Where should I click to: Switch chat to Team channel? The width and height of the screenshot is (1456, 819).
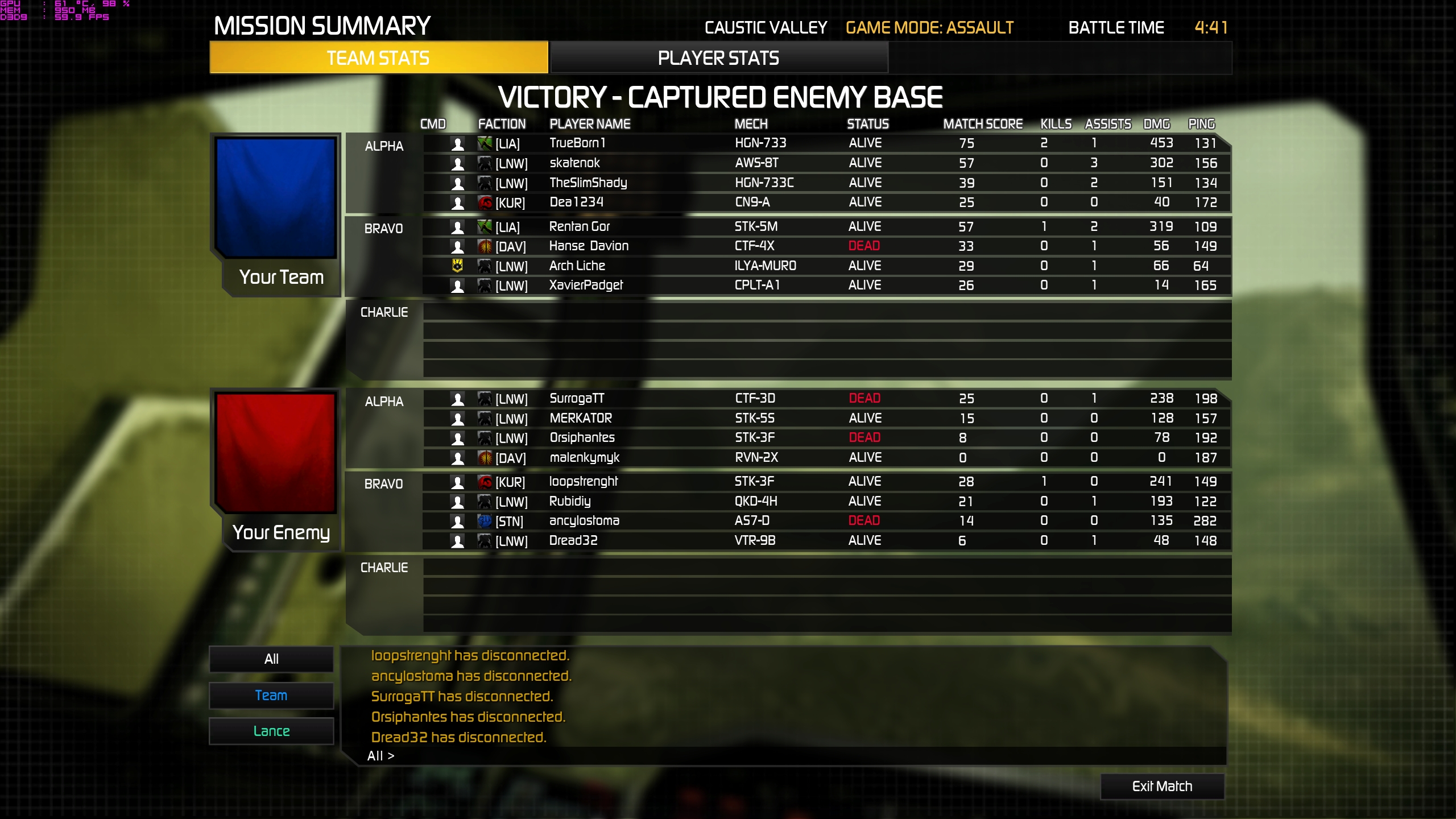(271, 695)
